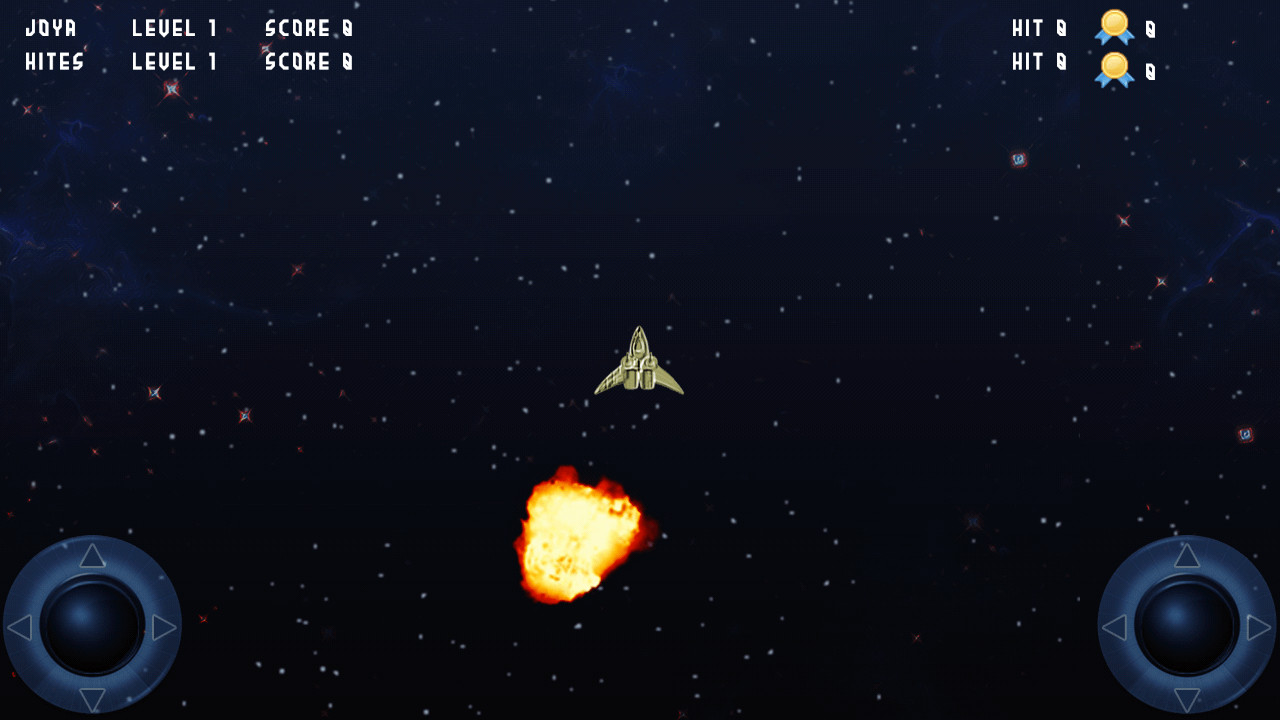Click the right joystick's center ball

1187,627
